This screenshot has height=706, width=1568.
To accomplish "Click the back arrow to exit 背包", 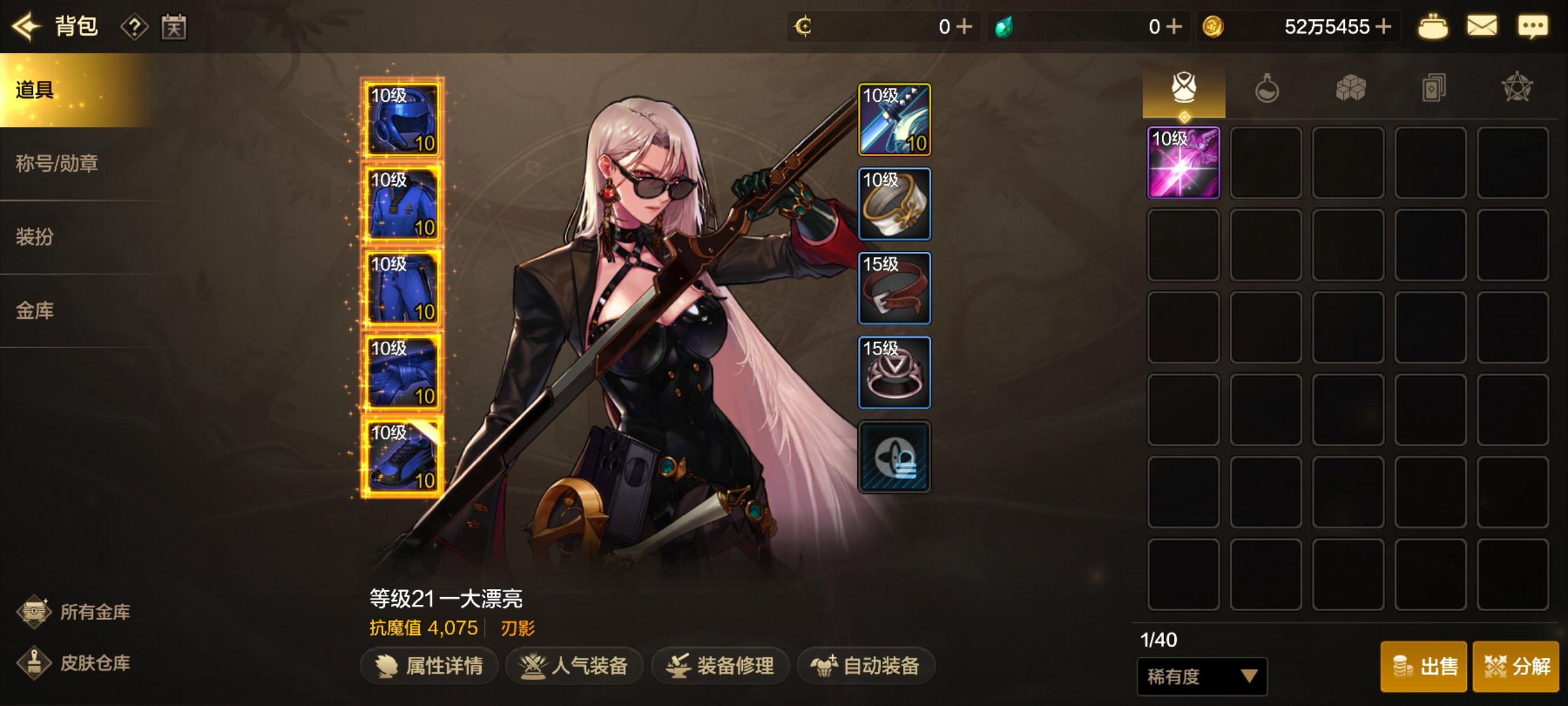I will tap(25, 27).
